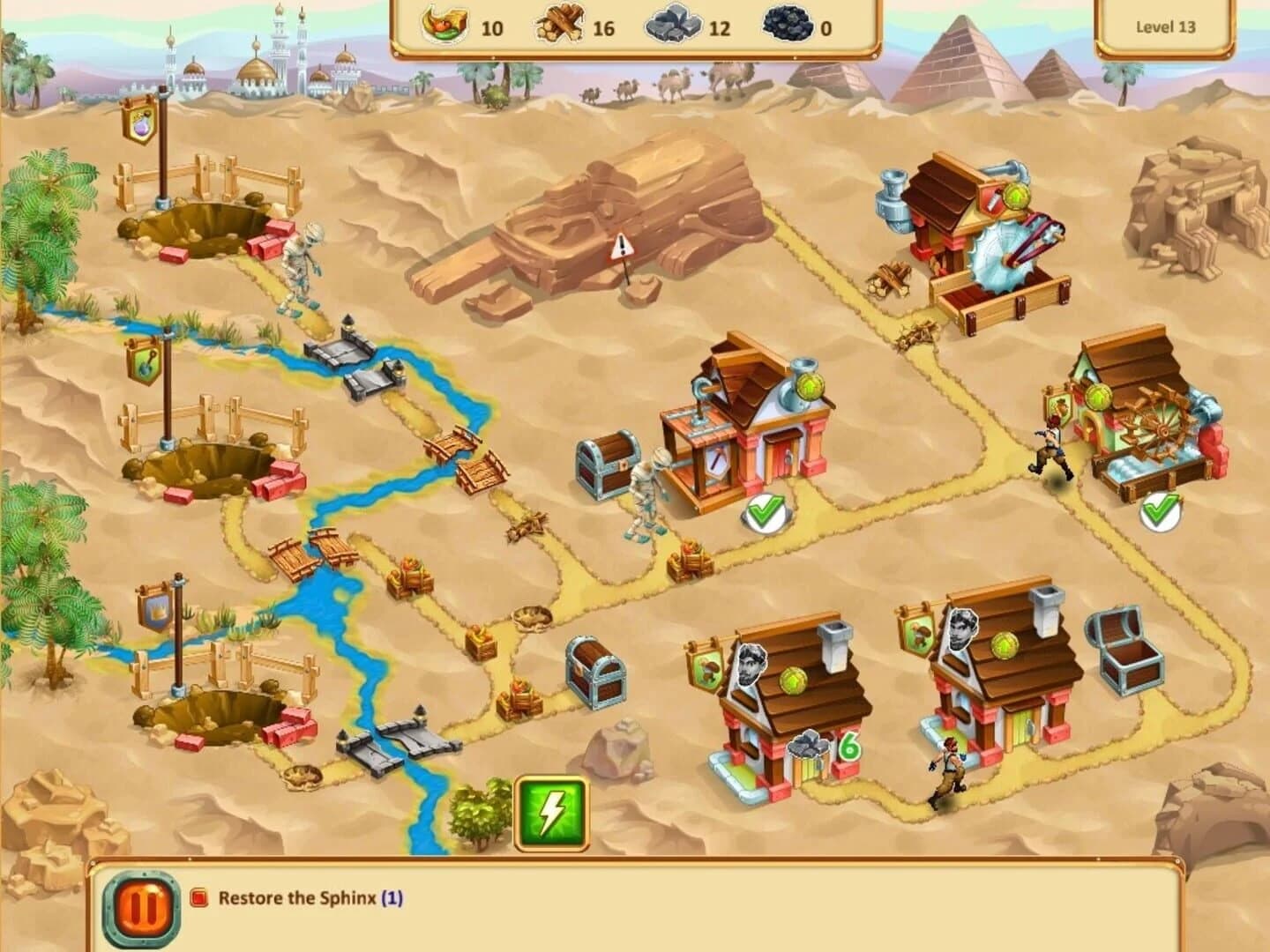The height and width of the screenshot is (952, 1270).
Task: Select the Level 13 panel
Action: [x=1165, y=26]
